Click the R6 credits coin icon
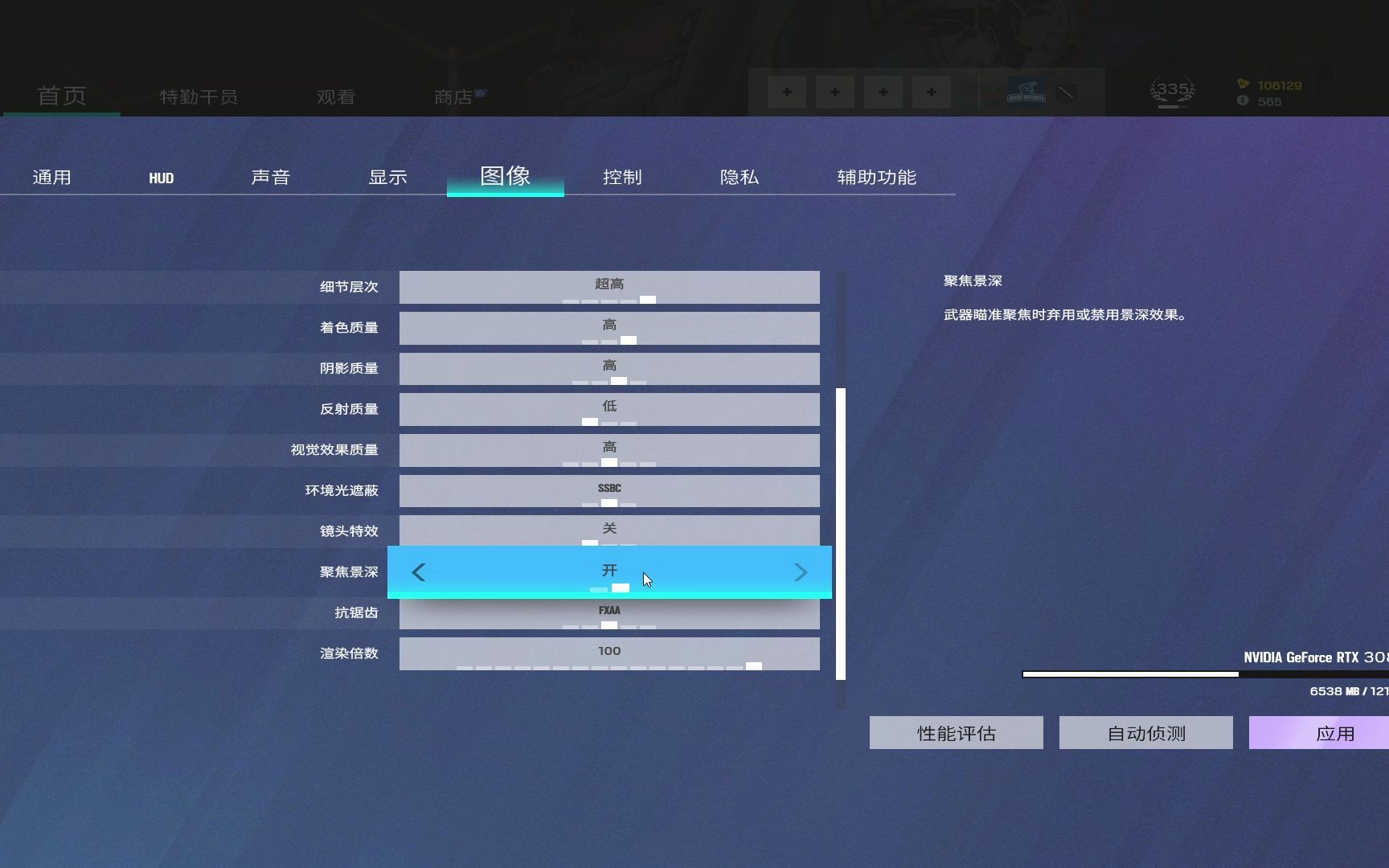1389x868 pixels. tap(1244, 102)
